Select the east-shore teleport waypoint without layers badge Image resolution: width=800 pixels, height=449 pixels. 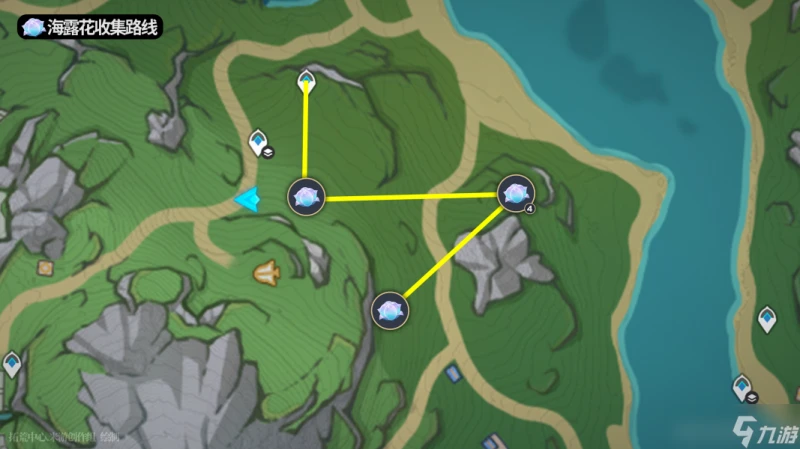point(767,318)
